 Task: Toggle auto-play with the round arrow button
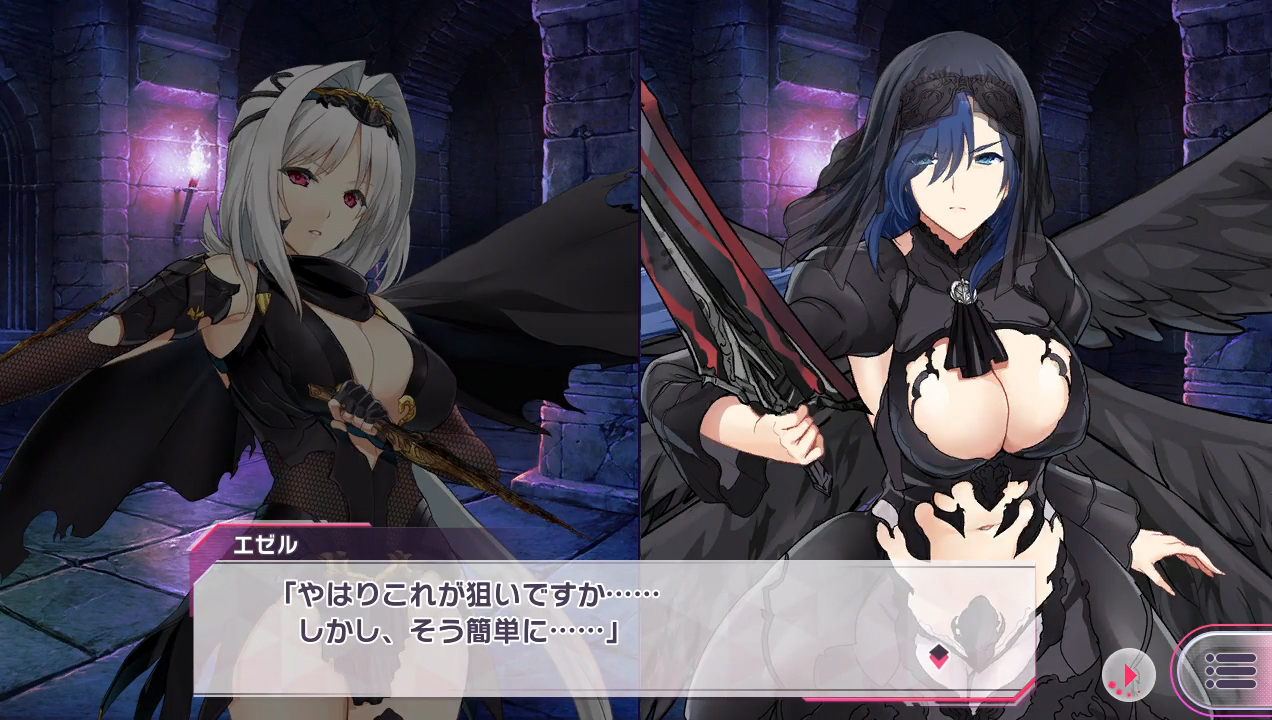click(1128, 675)
